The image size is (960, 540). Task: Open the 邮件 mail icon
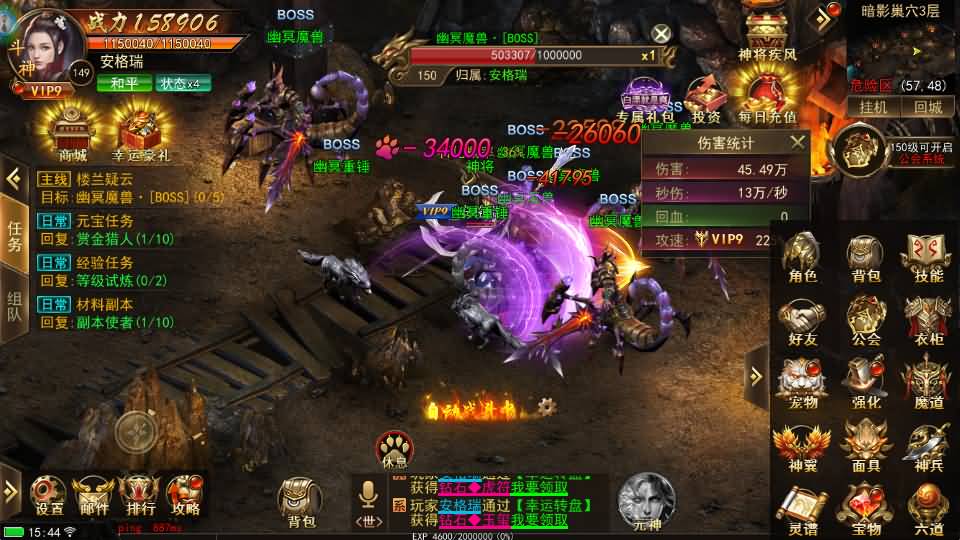click(94, 495)
